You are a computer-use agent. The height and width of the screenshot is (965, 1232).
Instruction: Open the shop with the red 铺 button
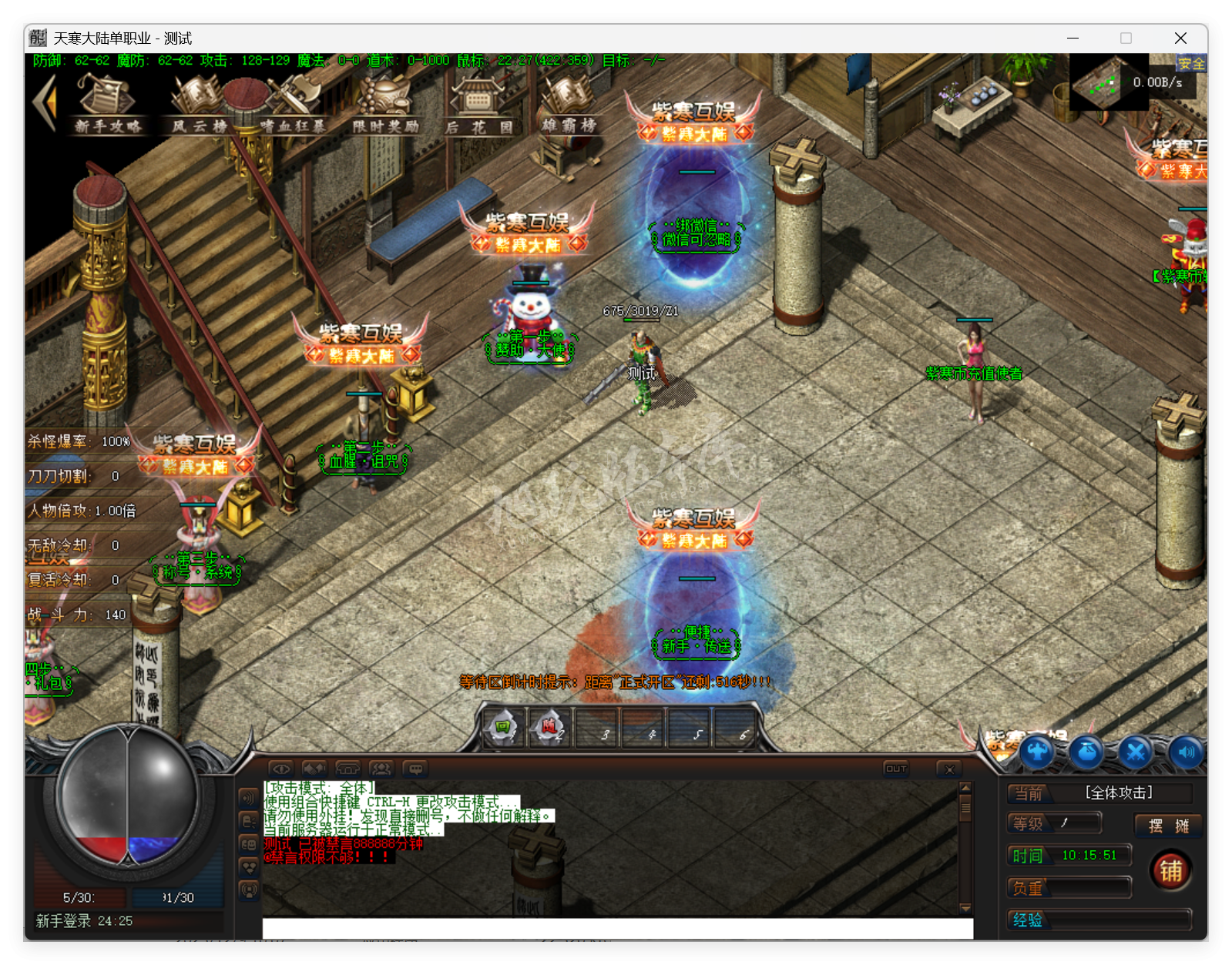(1170, 870)
